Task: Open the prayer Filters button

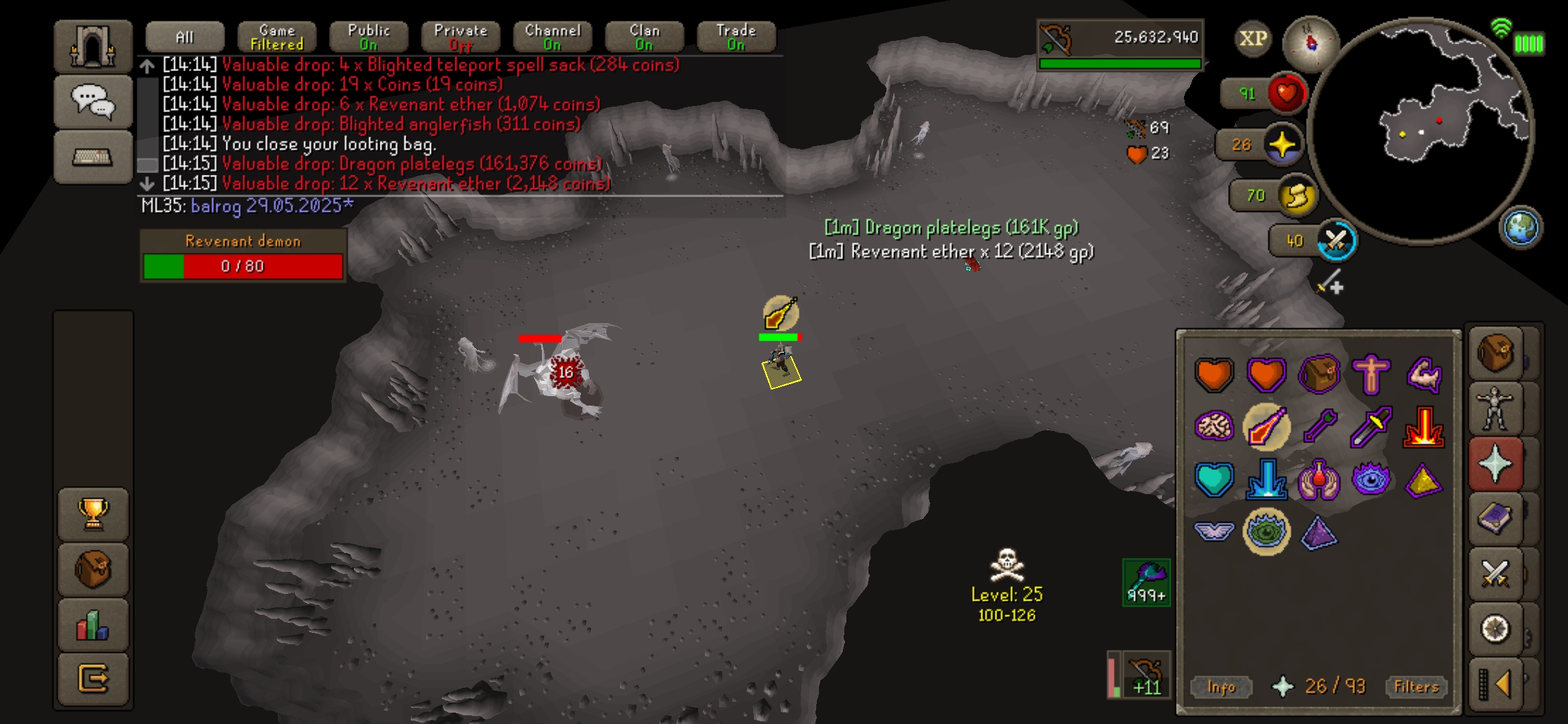Action: 1416,686
